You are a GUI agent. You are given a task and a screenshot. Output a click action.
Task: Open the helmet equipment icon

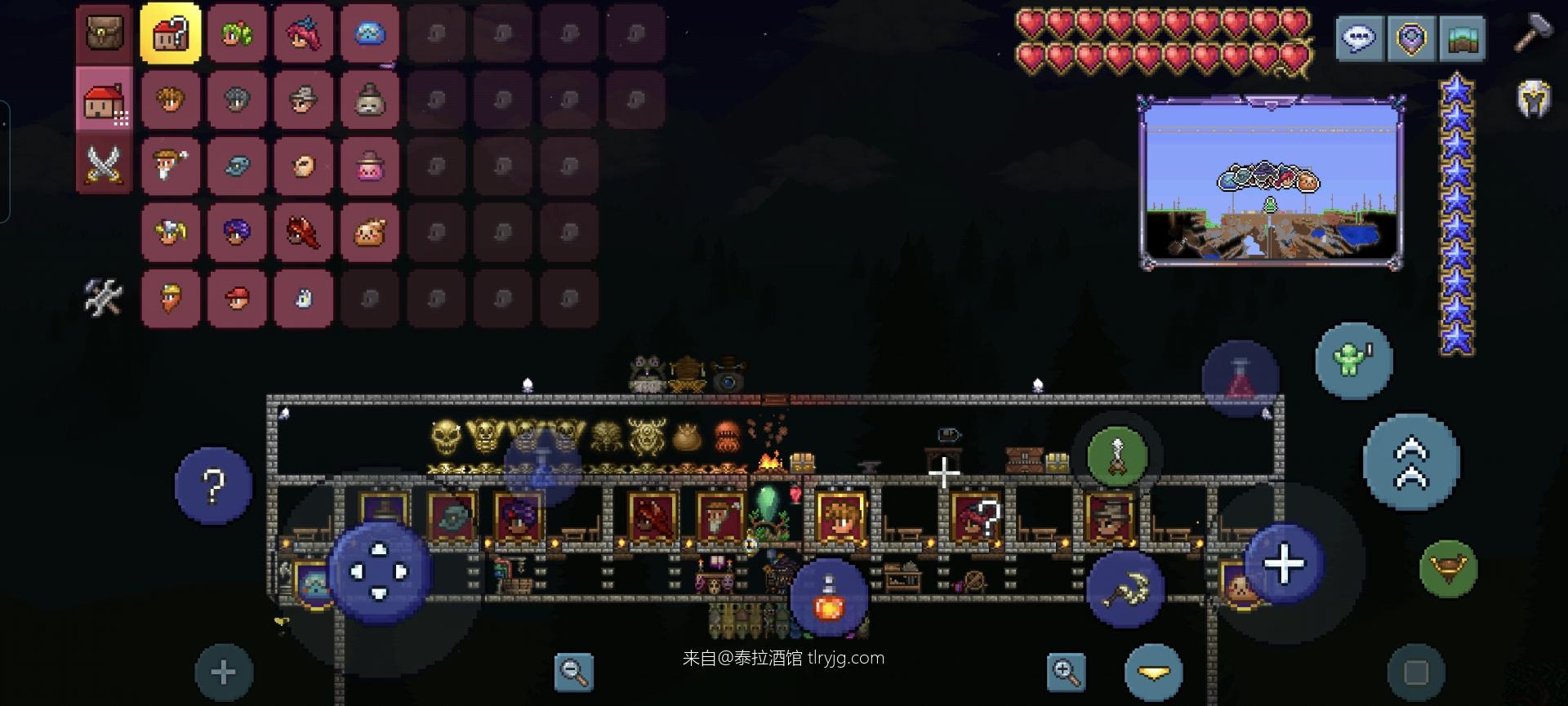pyautogui.click(x=1533, y=100)
